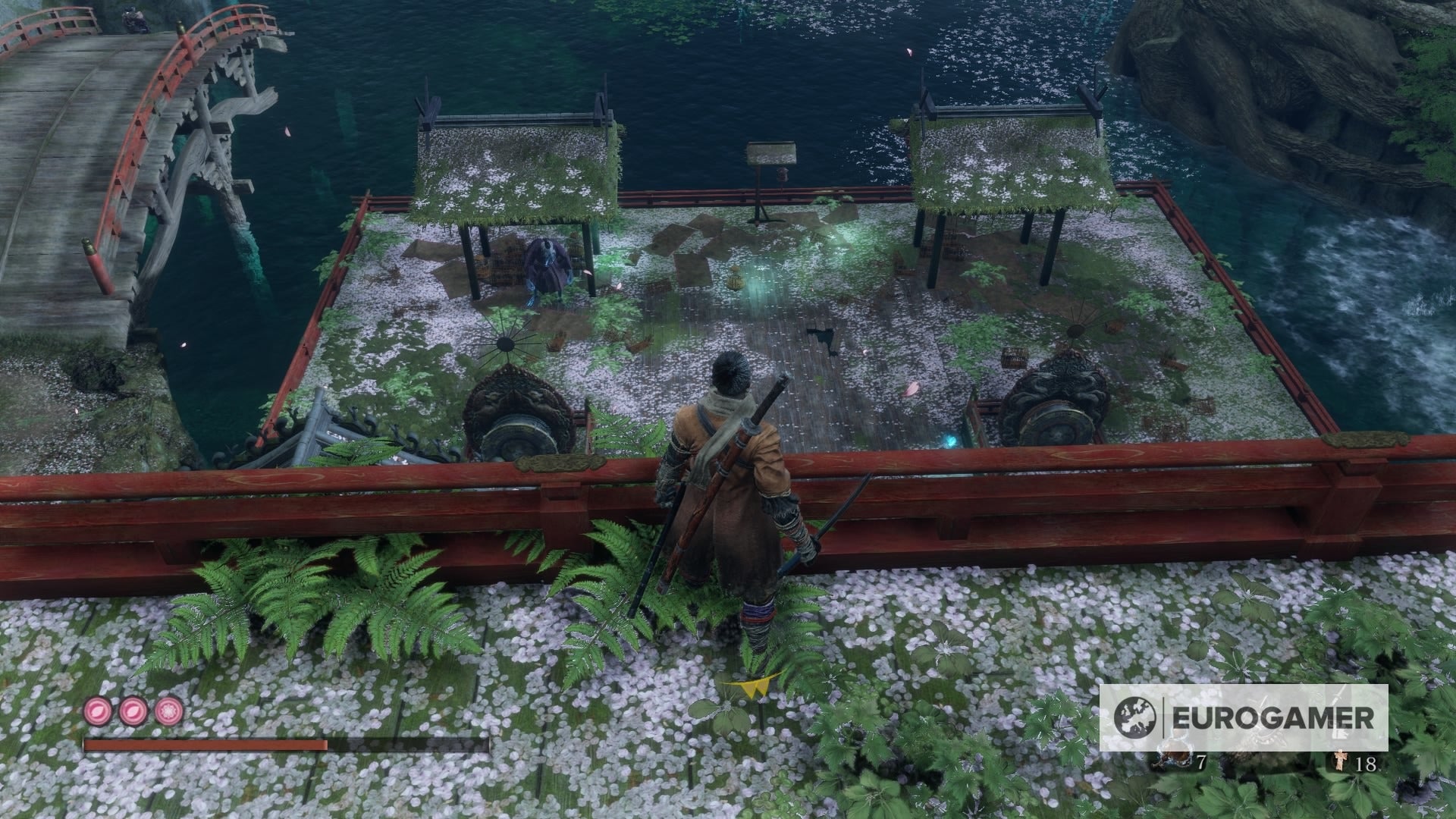
Task: Select the spirit emblem icon showing 18
Action: coord(1341,761)
